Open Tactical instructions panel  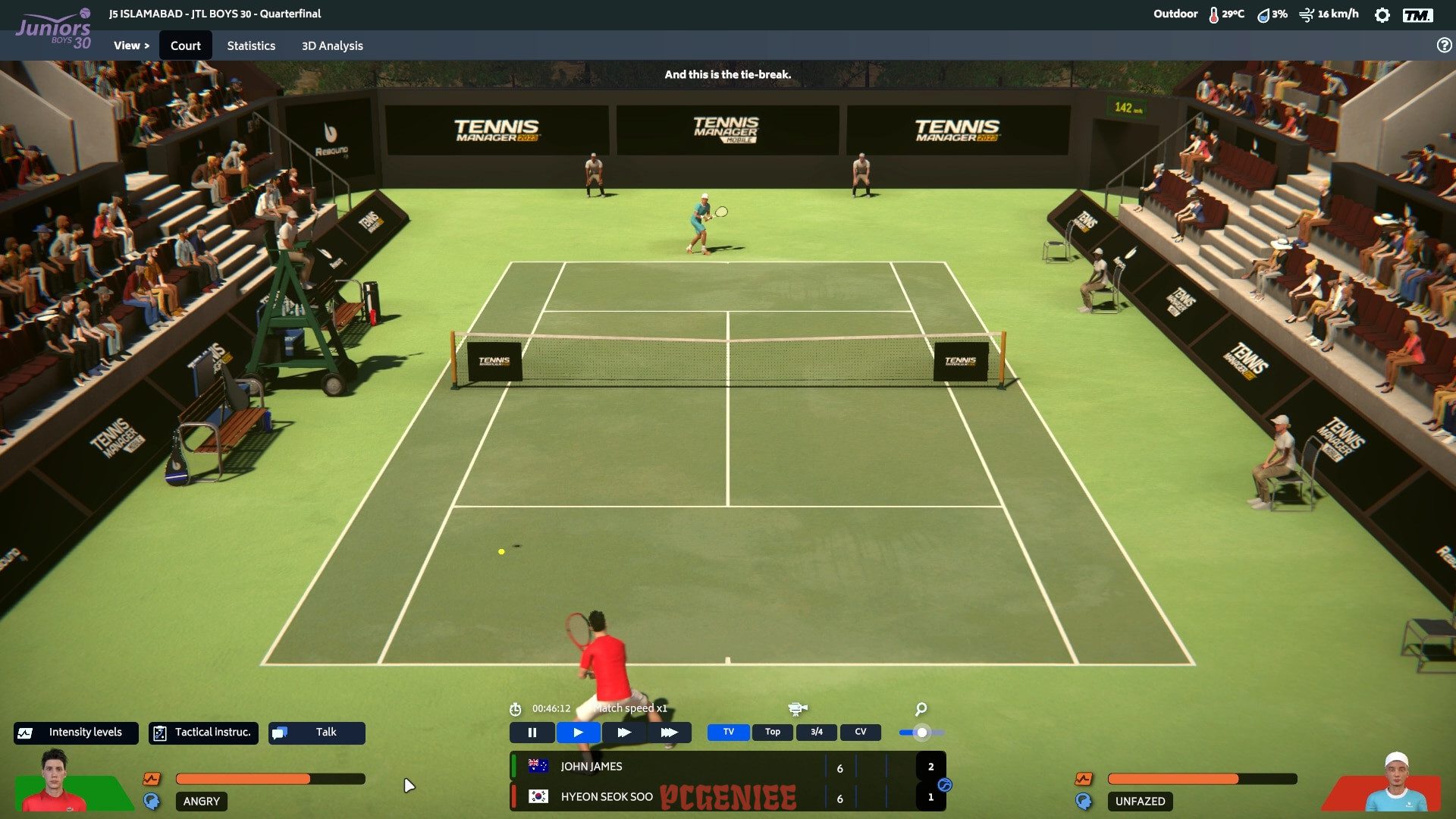coord(202,732)
